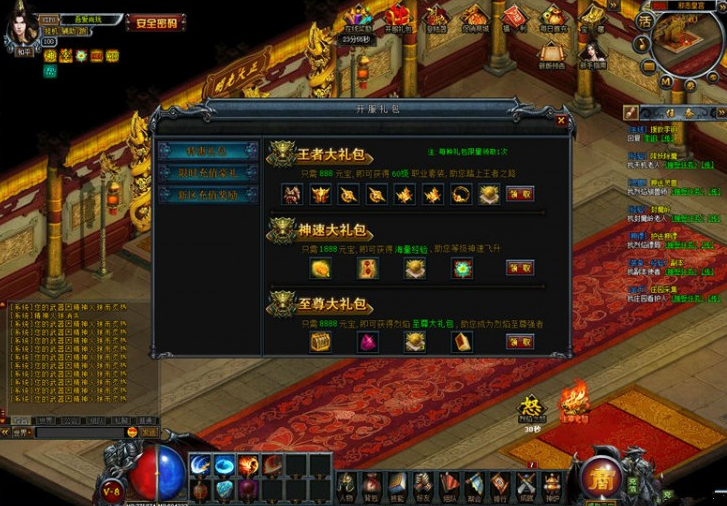Claim the 神速大礼包 gift pack

(520, 268)
